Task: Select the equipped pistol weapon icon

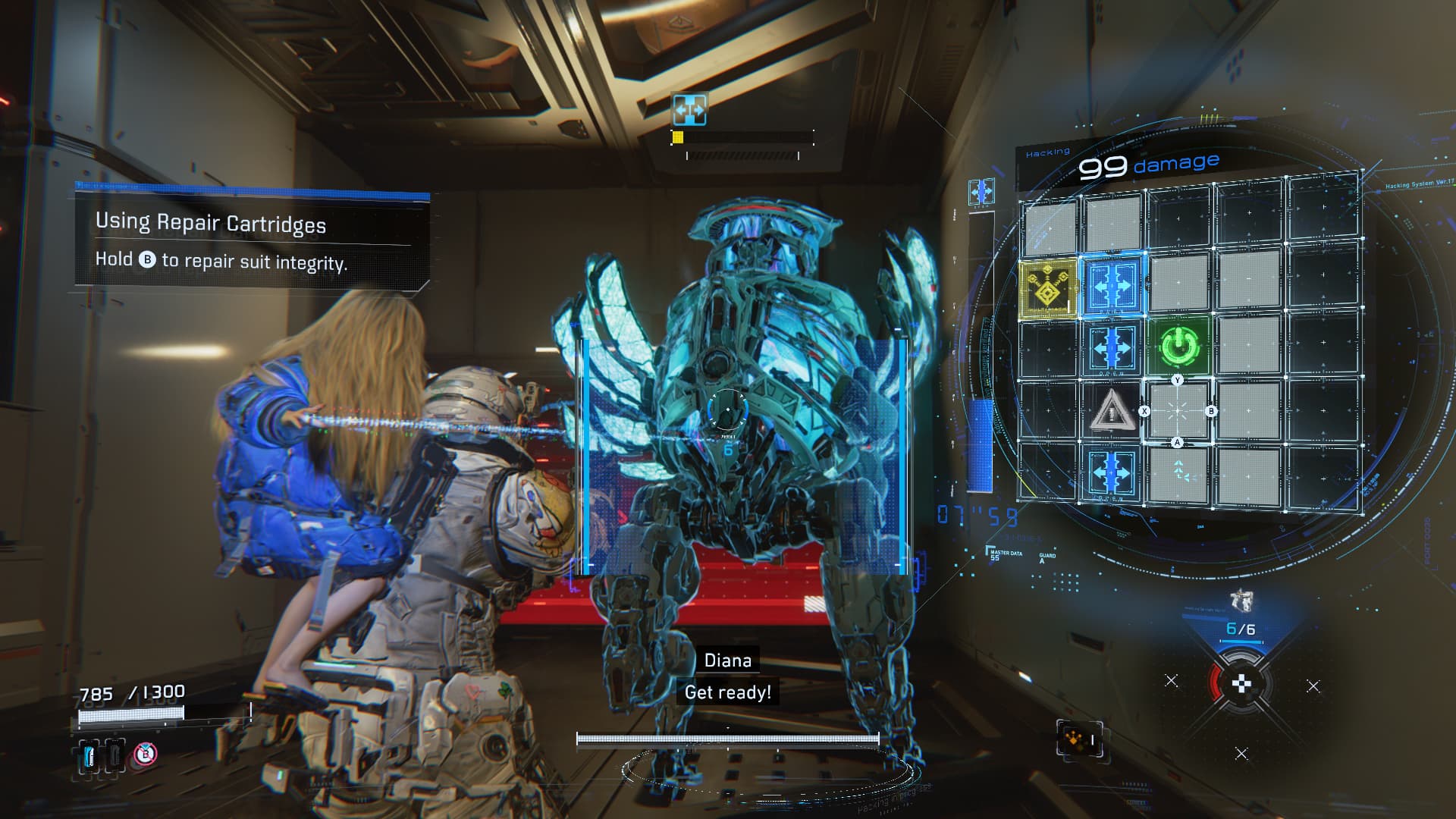Action: coord(1241,601)
